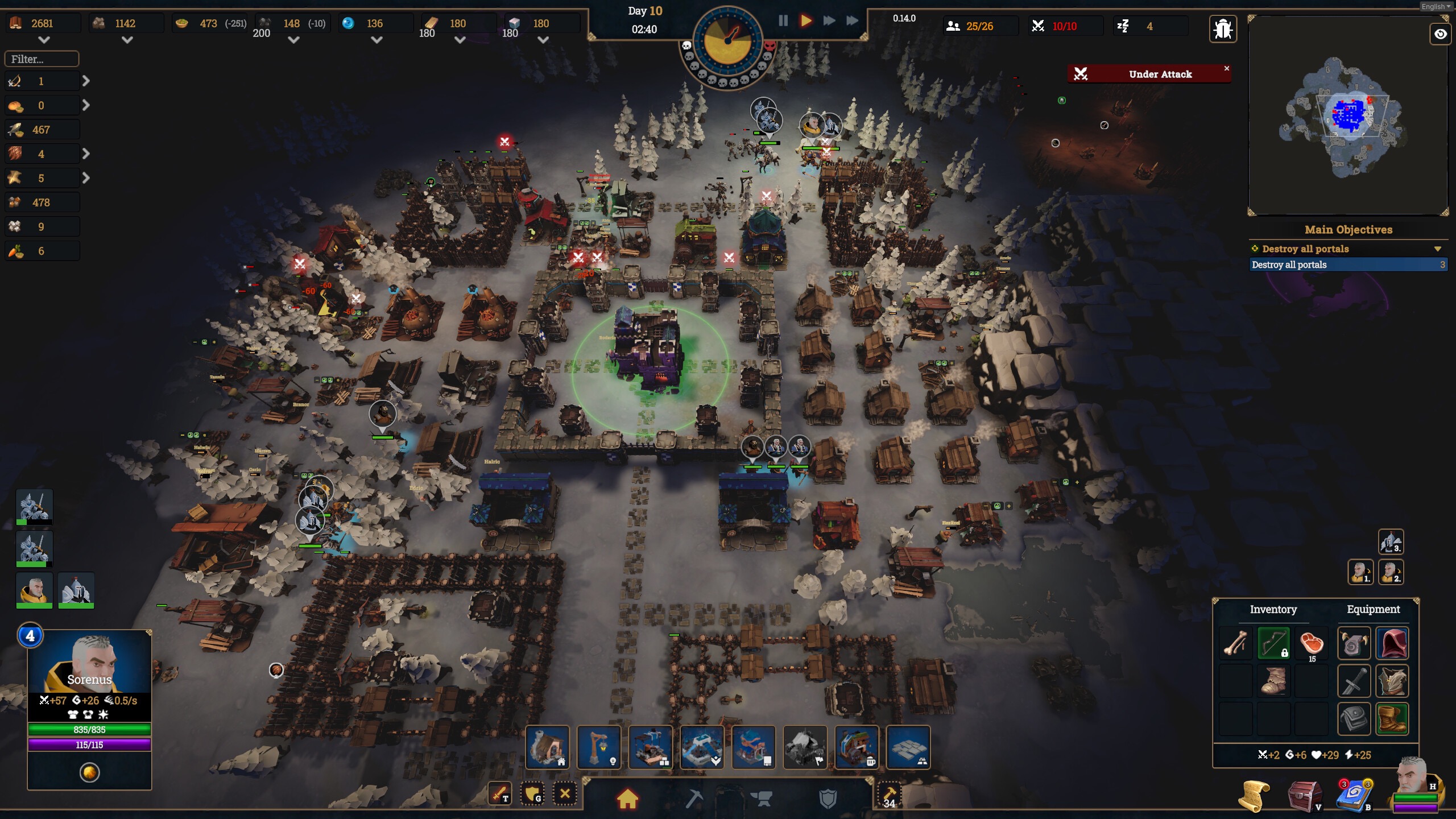1456x819 pixels.
Task: Select control group 3 knight
Action: pyautogui.click(x=1391, y=541)
